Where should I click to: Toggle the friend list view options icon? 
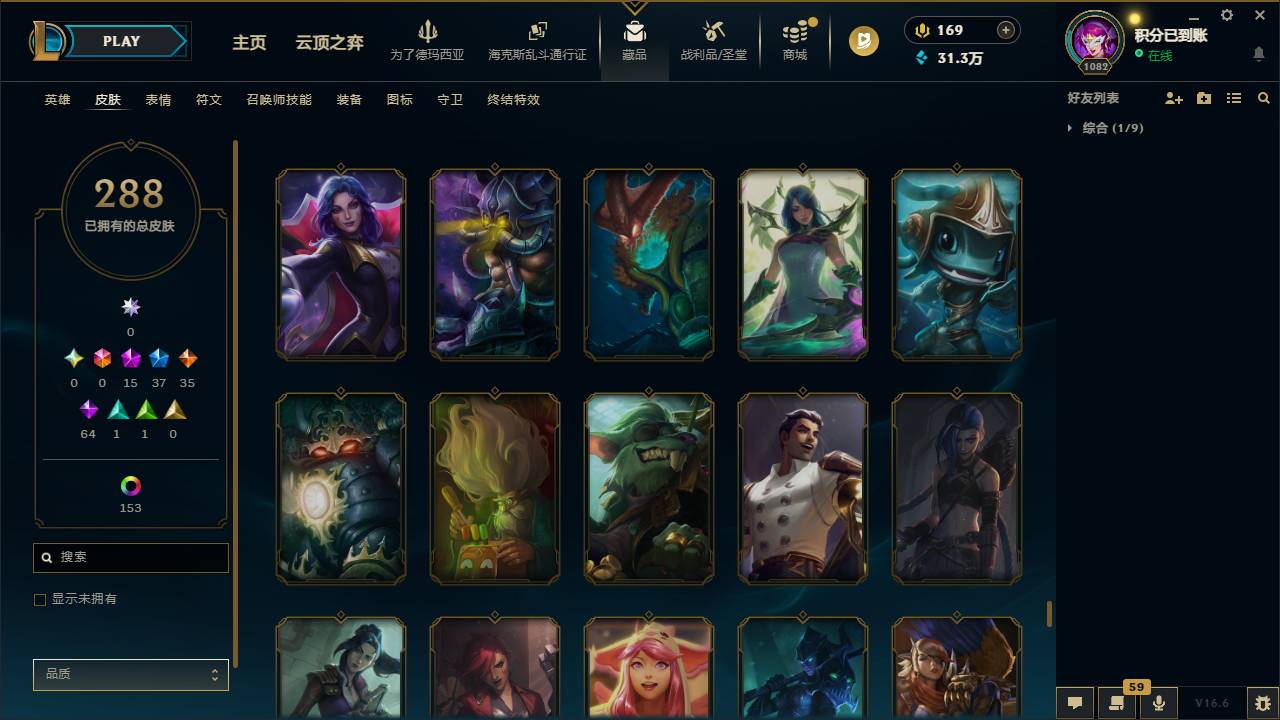[x=1234, y=97]
